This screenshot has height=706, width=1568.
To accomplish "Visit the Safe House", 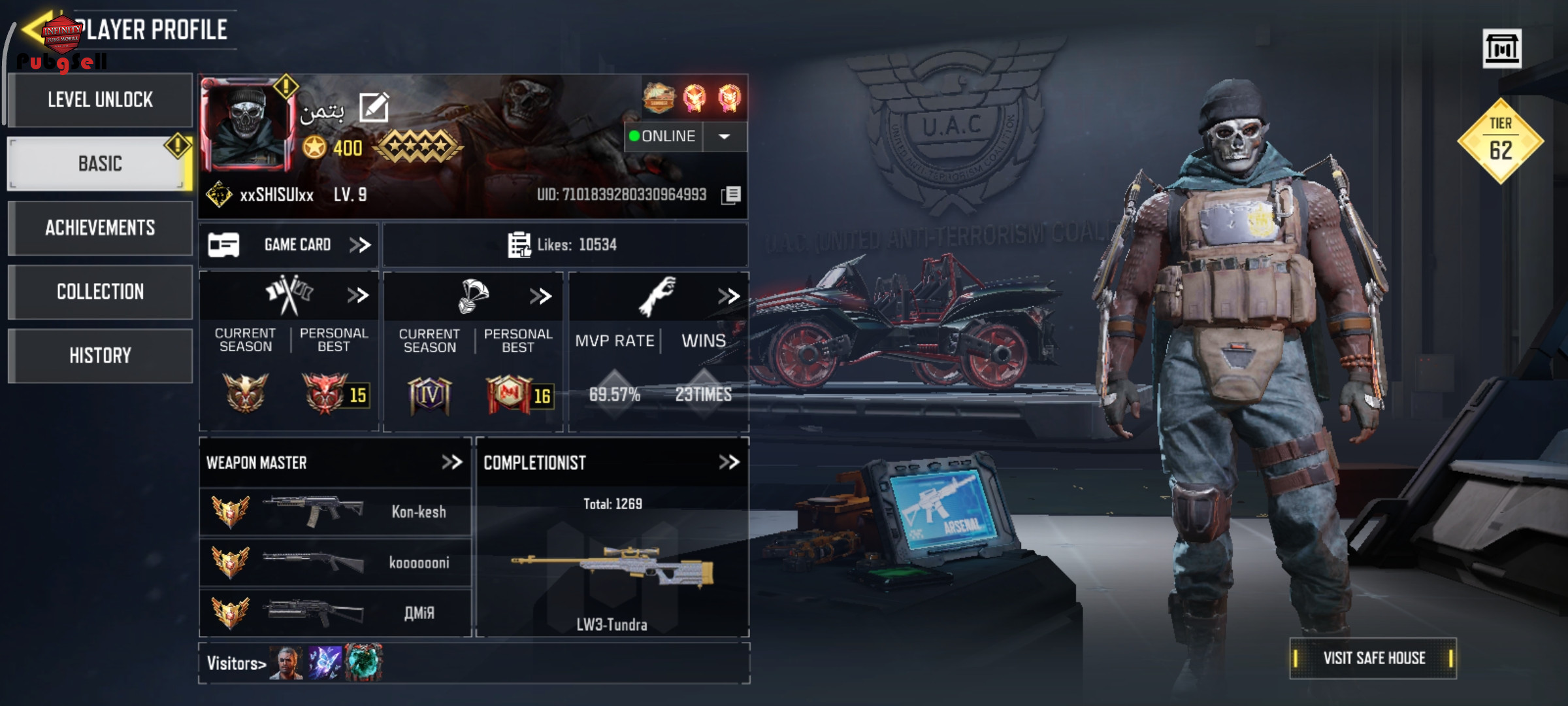I will 1373,658.
